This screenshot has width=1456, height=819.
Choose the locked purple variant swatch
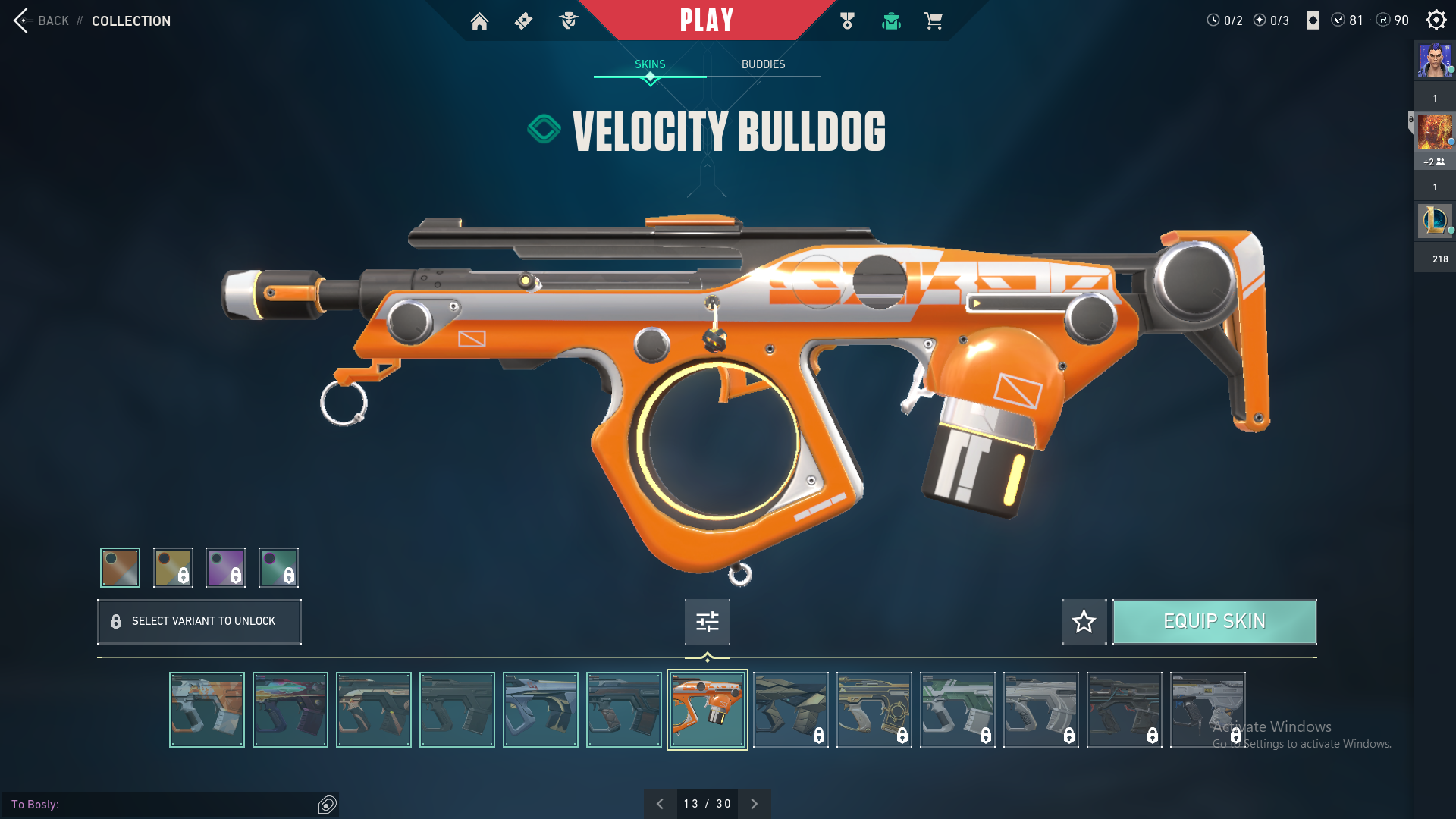click(225, 567)
